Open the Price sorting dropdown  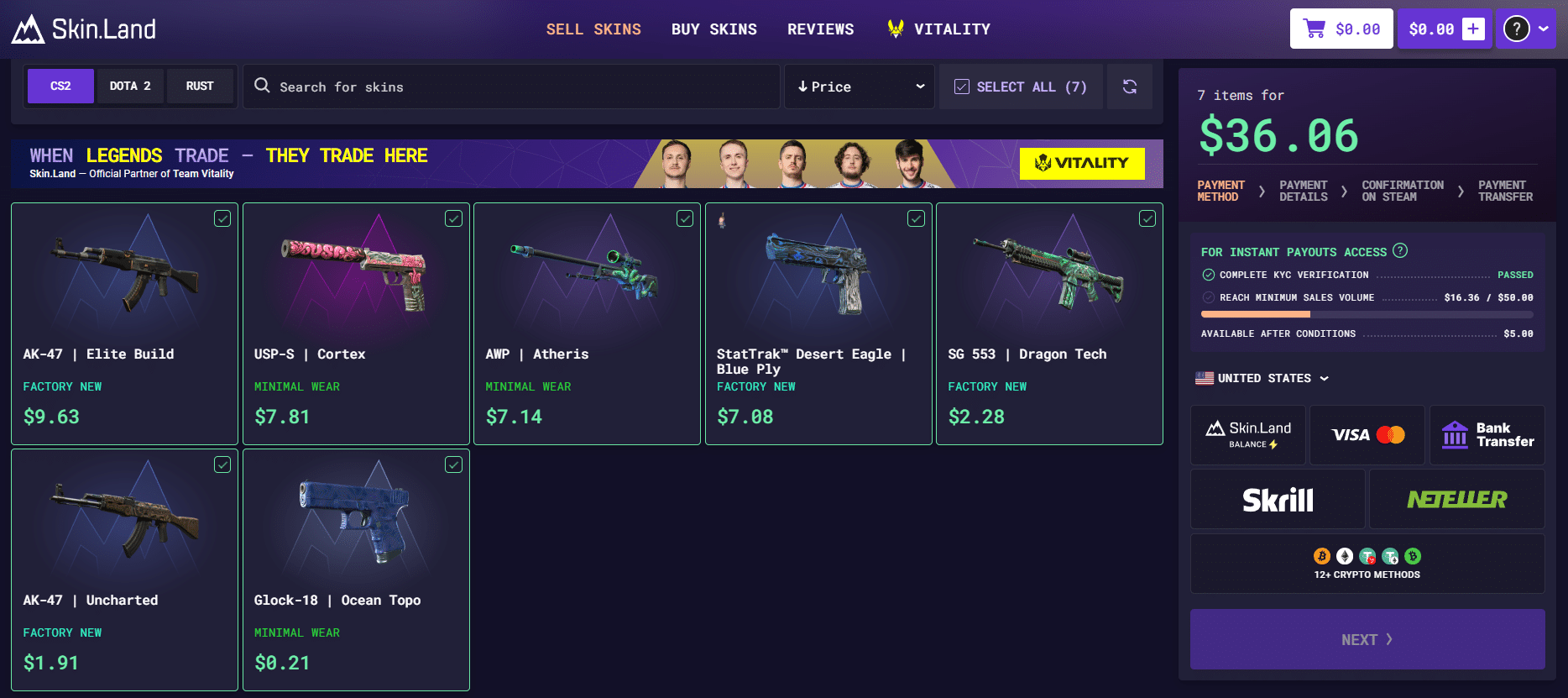[x=859, y=86]
